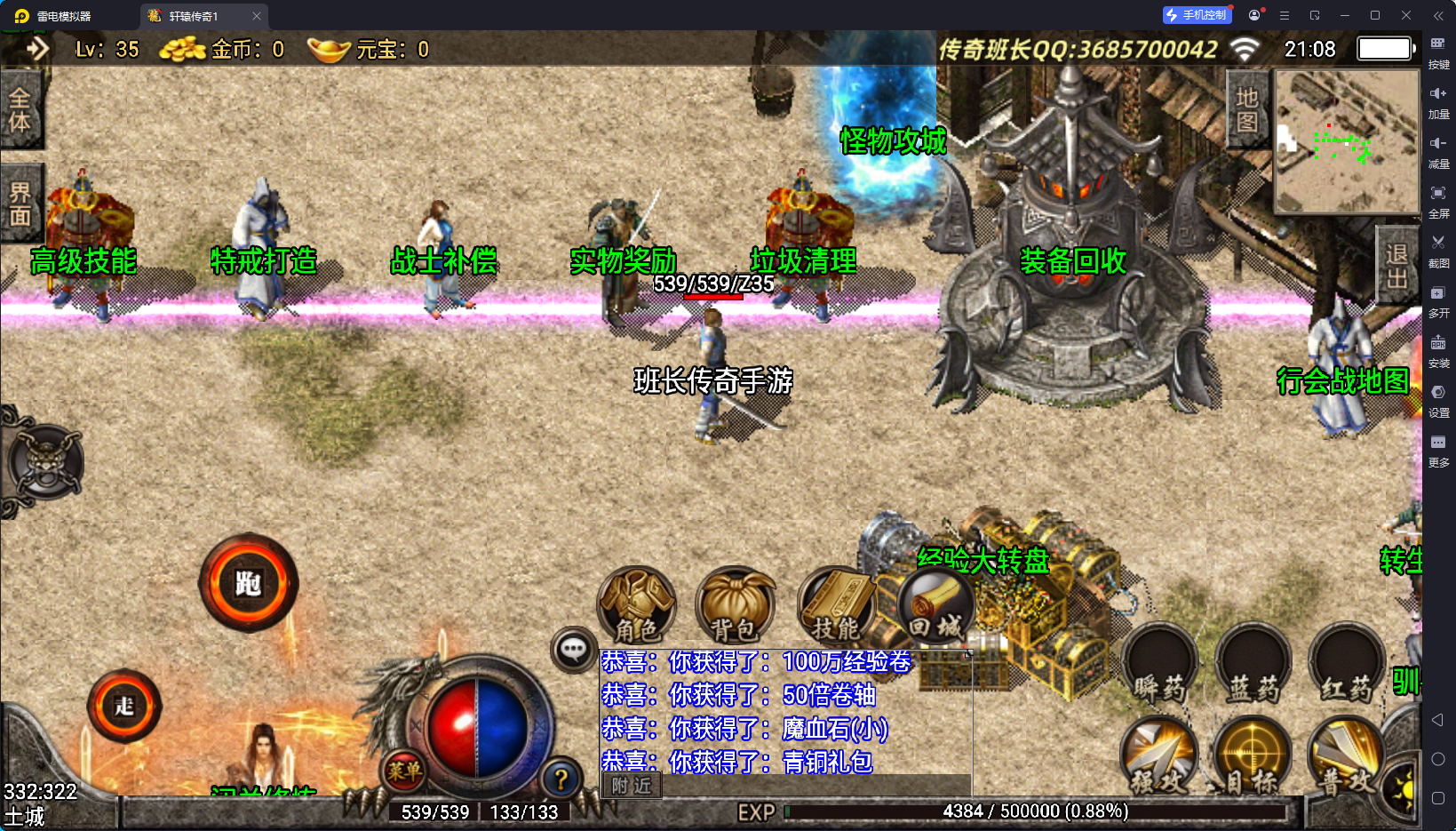Open the chat speech-bubble button
Screen dimensions: 1456x831
pos(573,650)
